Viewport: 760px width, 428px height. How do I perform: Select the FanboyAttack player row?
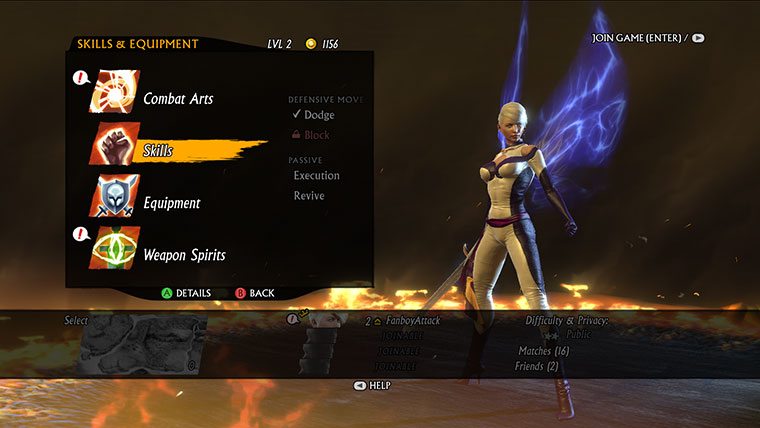(x=408, y=321)
